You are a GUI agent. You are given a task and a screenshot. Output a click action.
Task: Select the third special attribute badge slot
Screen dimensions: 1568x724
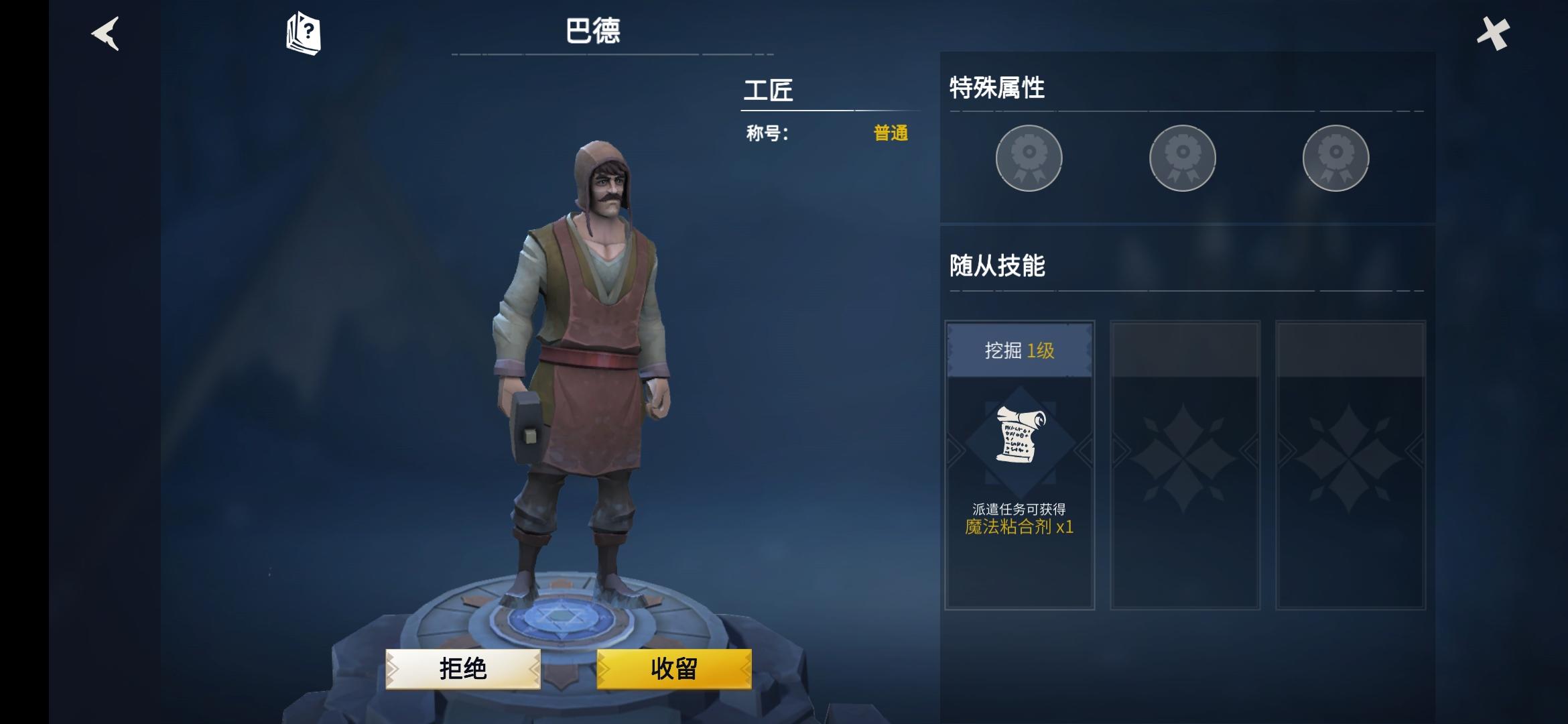(1335, 158)
